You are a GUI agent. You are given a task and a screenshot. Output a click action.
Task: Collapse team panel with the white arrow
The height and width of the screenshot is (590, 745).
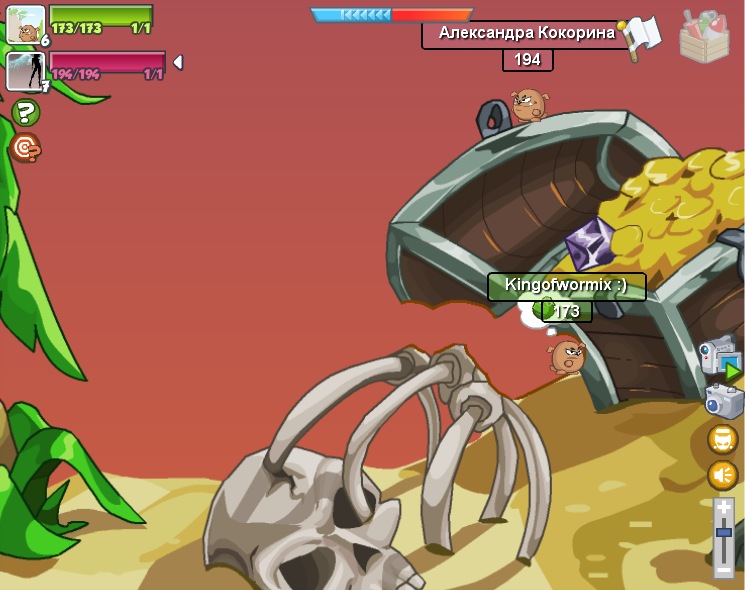pos(178,62)
